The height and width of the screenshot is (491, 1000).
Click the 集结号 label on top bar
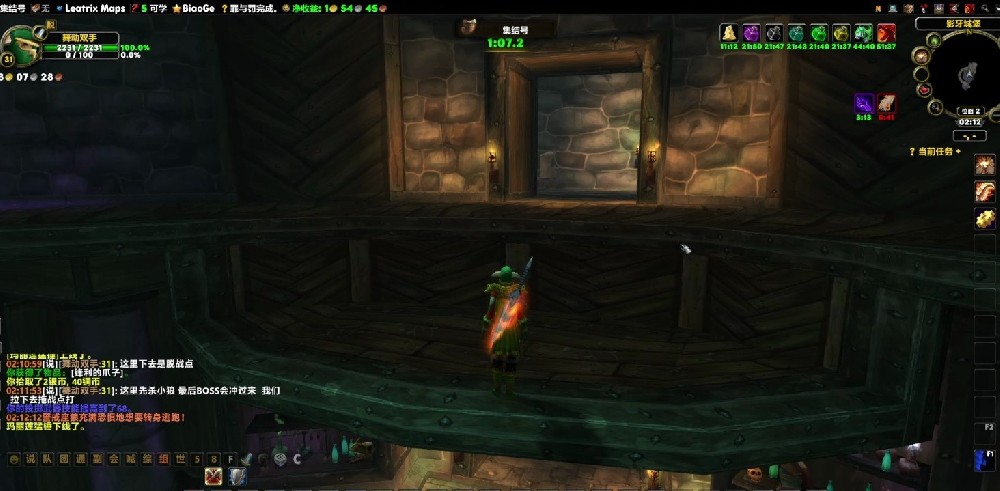tap(14, 7)
